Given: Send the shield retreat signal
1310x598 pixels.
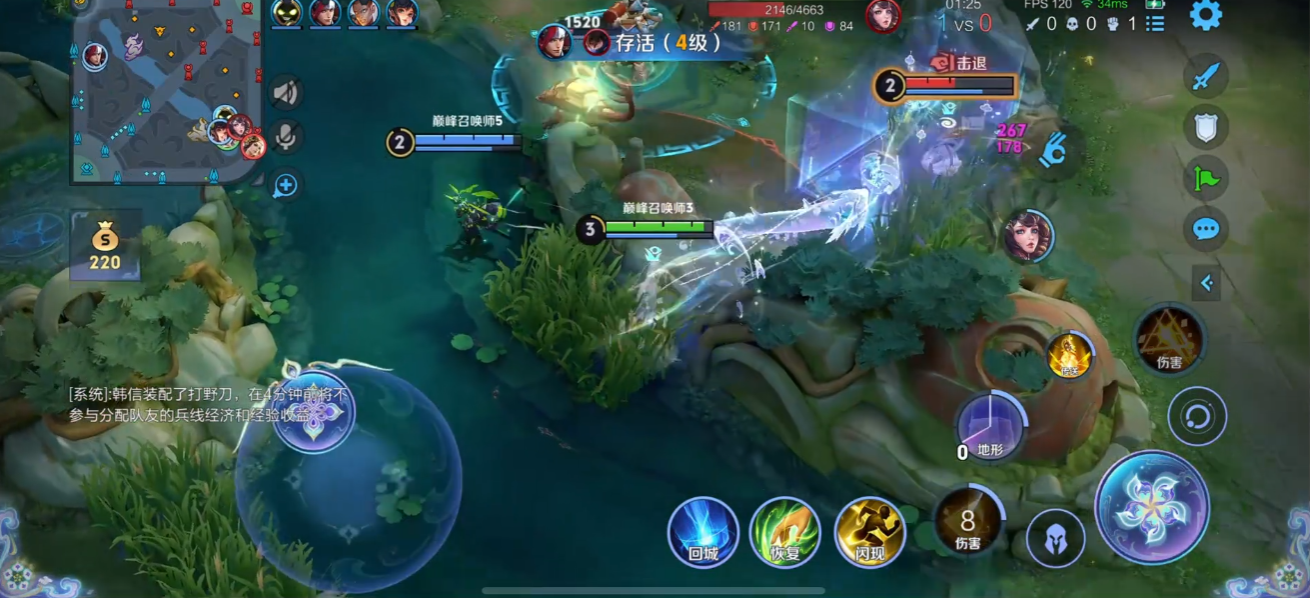Looking at the screenshot, I should click(1205, 126).
